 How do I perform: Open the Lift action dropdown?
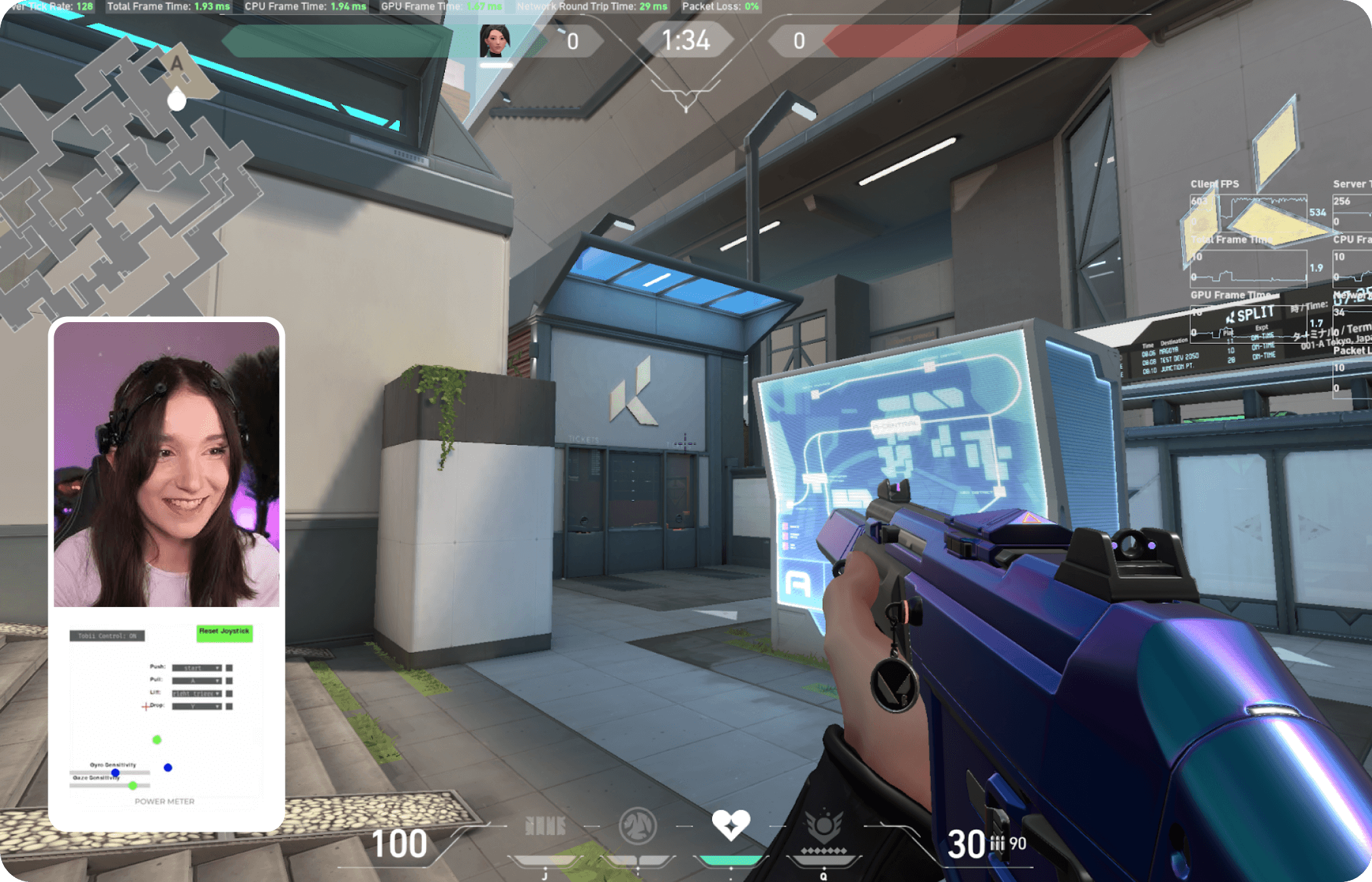197,693
